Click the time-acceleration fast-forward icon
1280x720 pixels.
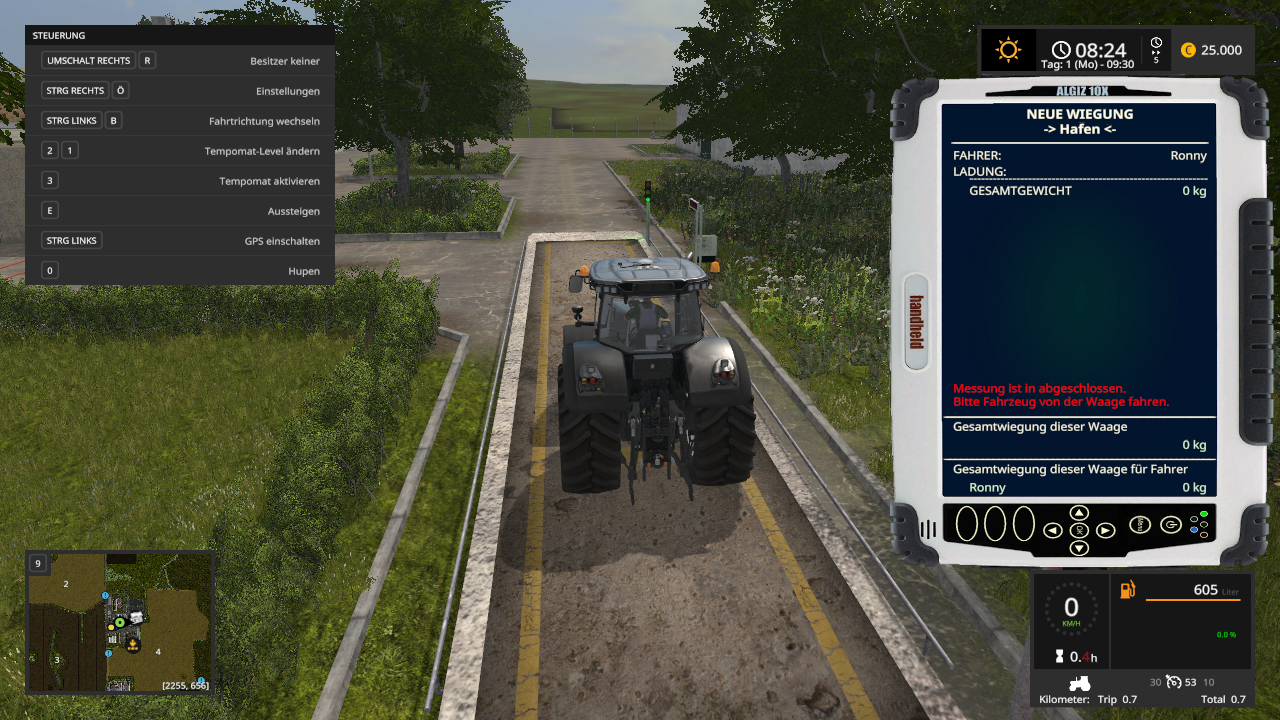click(1156, 49)
